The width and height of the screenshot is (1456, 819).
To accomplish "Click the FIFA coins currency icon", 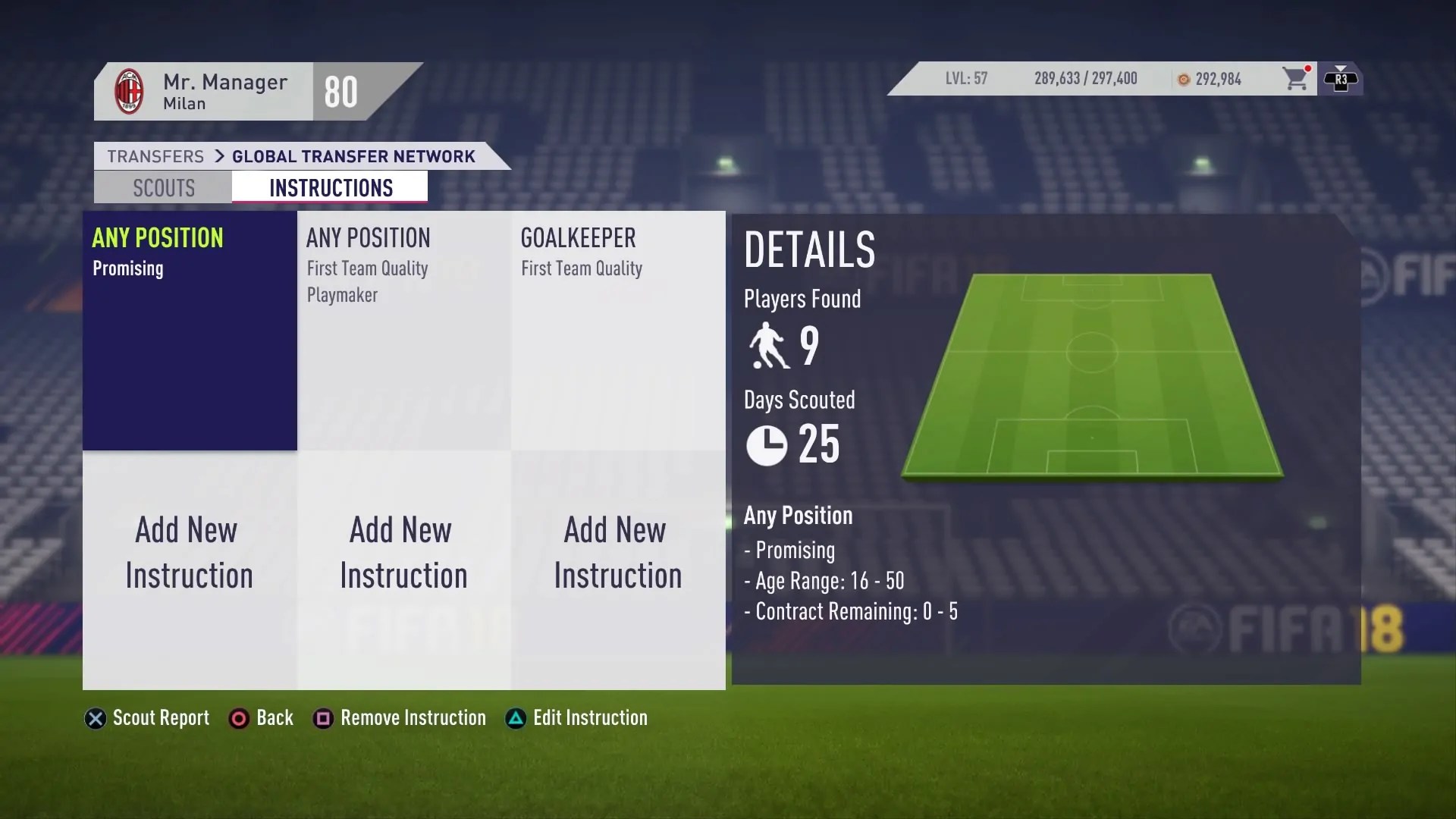I will pyautogui.click(x=1184, y=79).
